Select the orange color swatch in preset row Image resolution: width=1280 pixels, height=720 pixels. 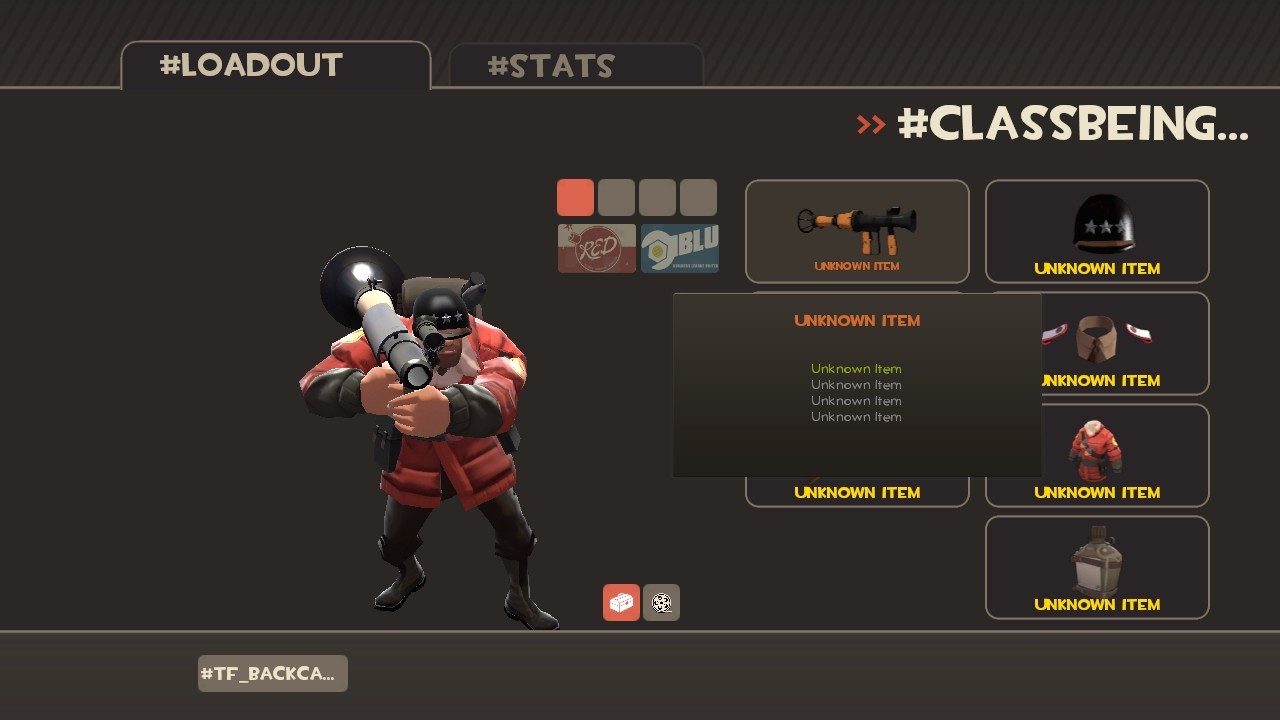coord(576,197)
